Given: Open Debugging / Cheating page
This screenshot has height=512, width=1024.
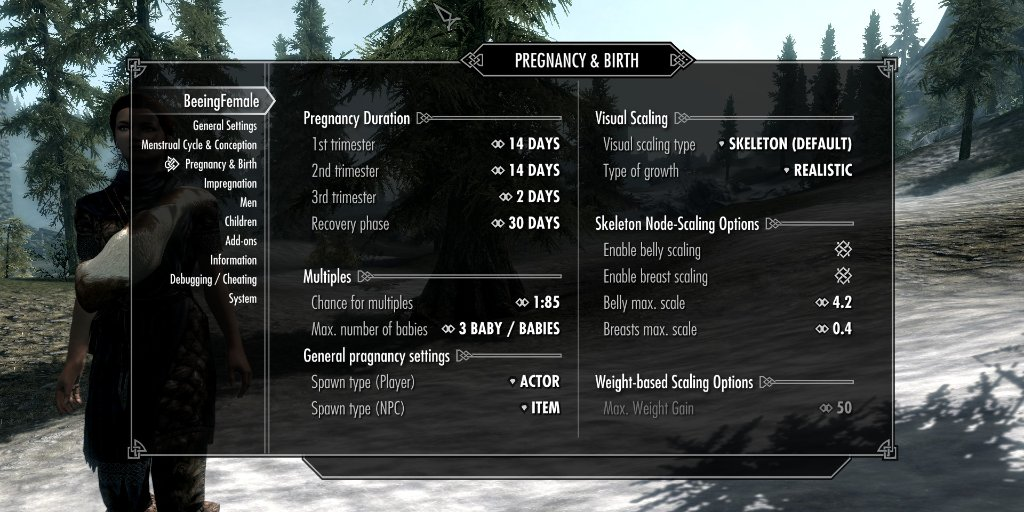Looking at the screenshot, I should pyautogui.click(x=213, y=280).
